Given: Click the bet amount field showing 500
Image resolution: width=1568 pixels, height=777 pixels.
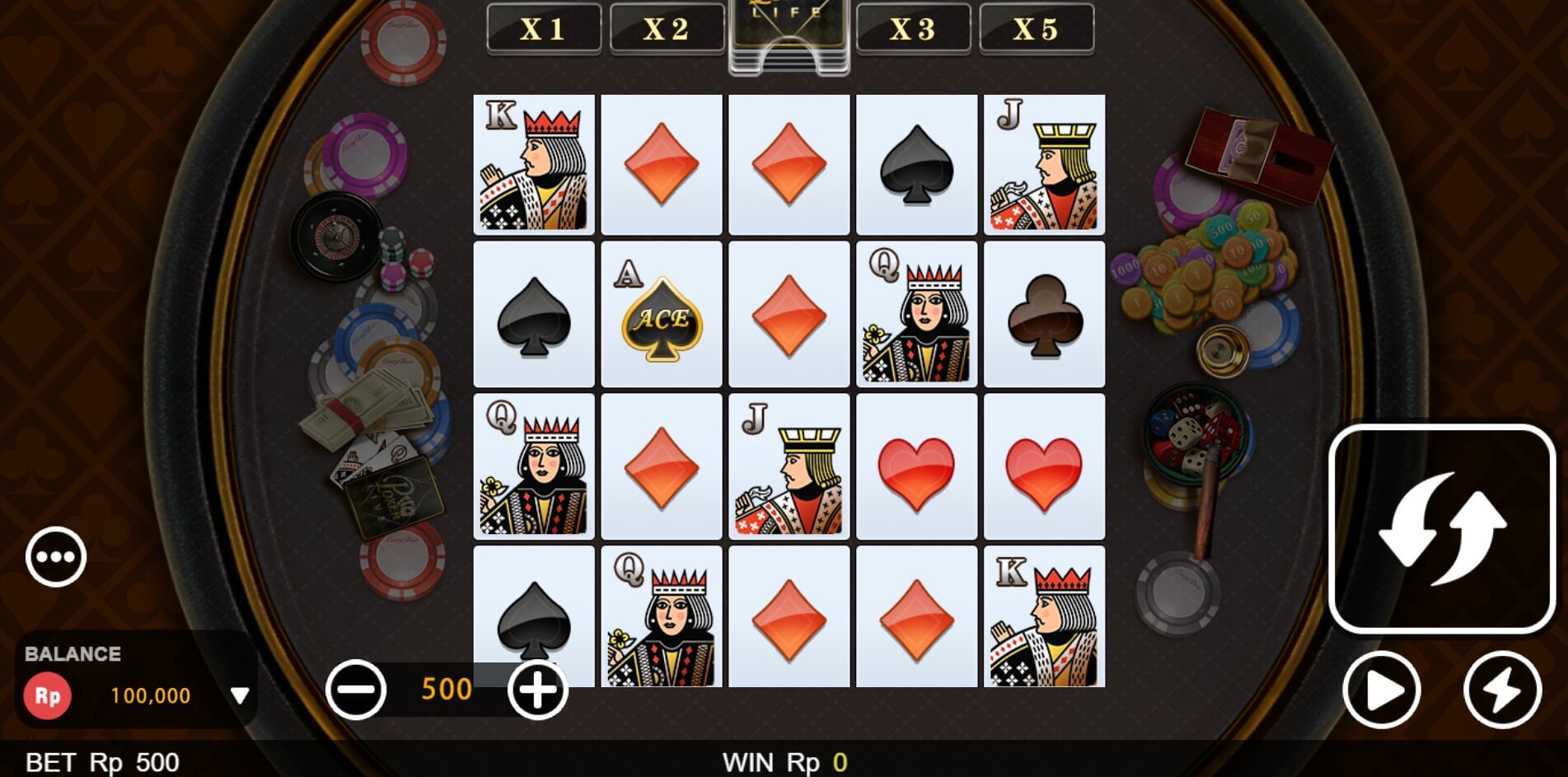Looking at the screenshot, I should [x=446, y=689].
